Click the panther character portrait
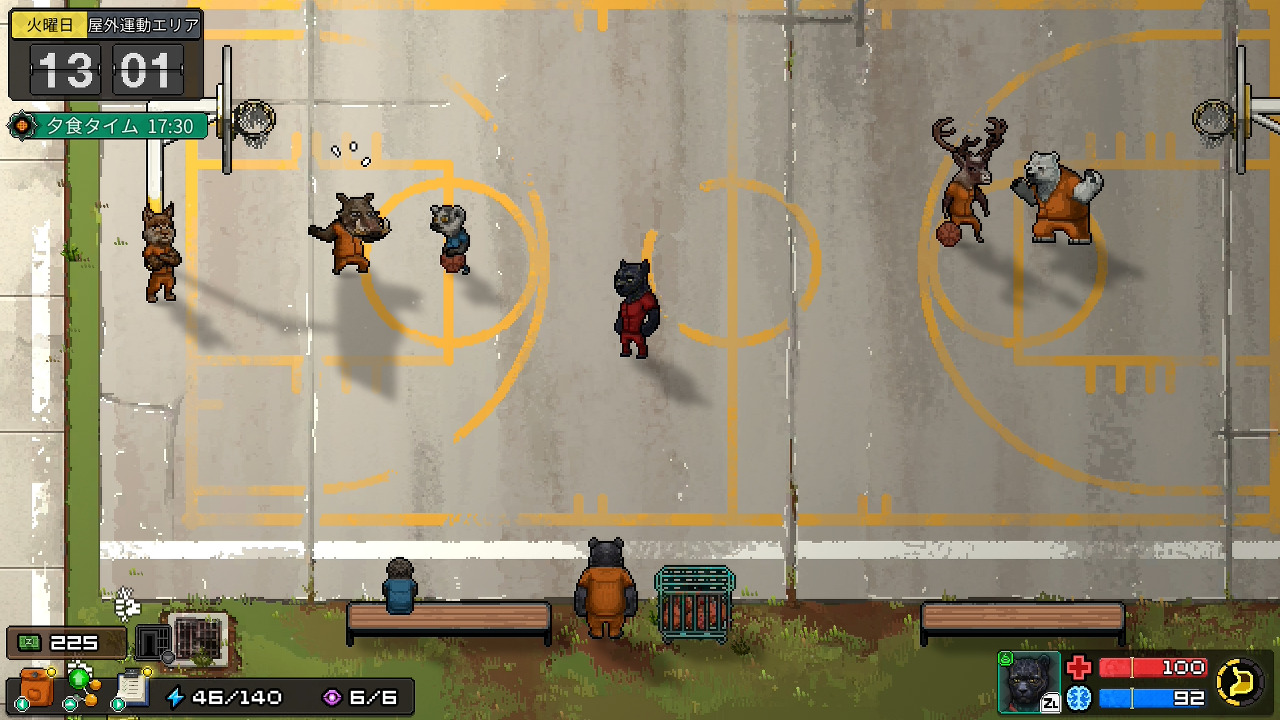 (1029, 682)
